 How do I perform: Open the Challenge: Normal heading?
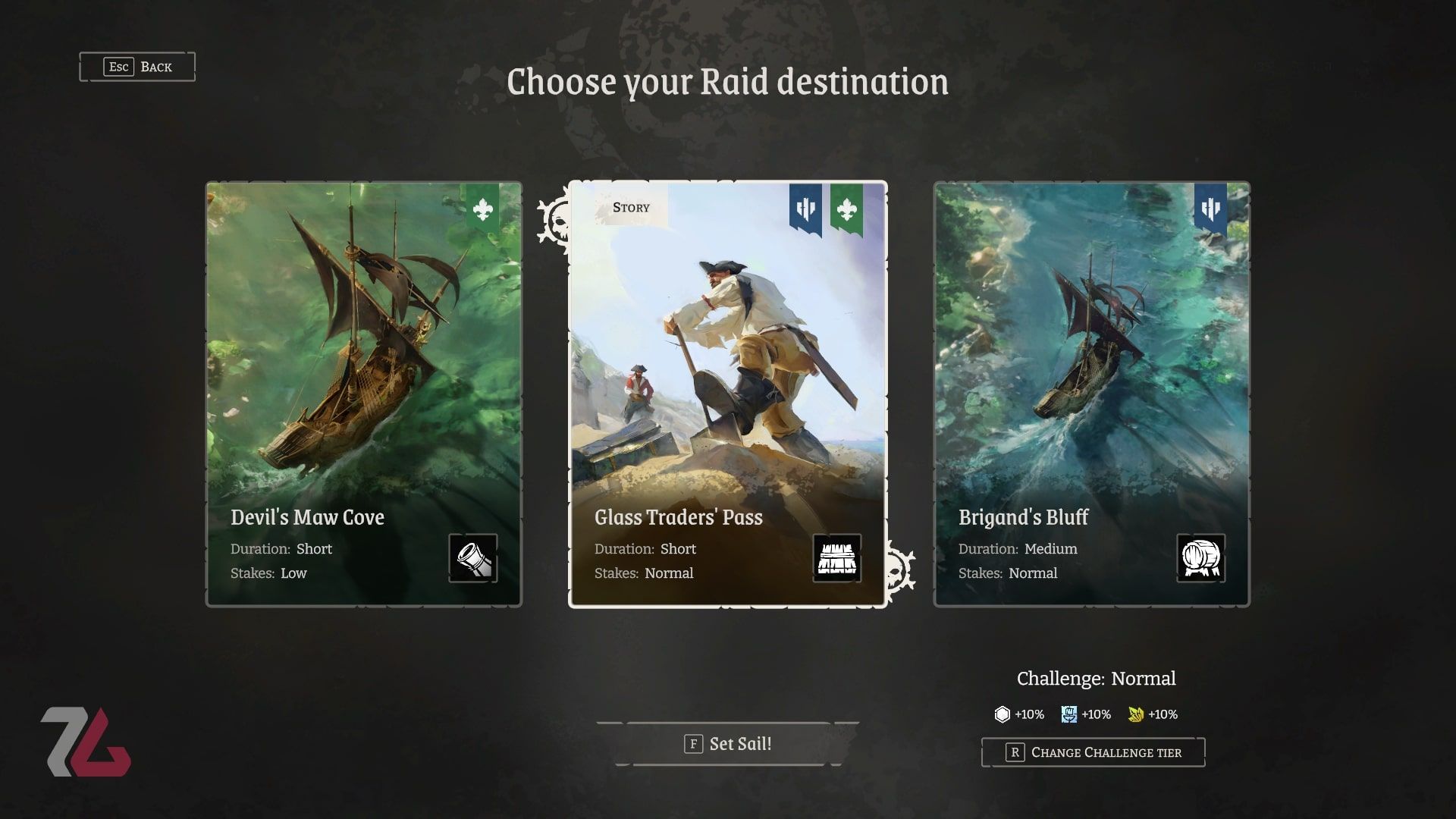pyautogui.click(x=1096, y=679)
